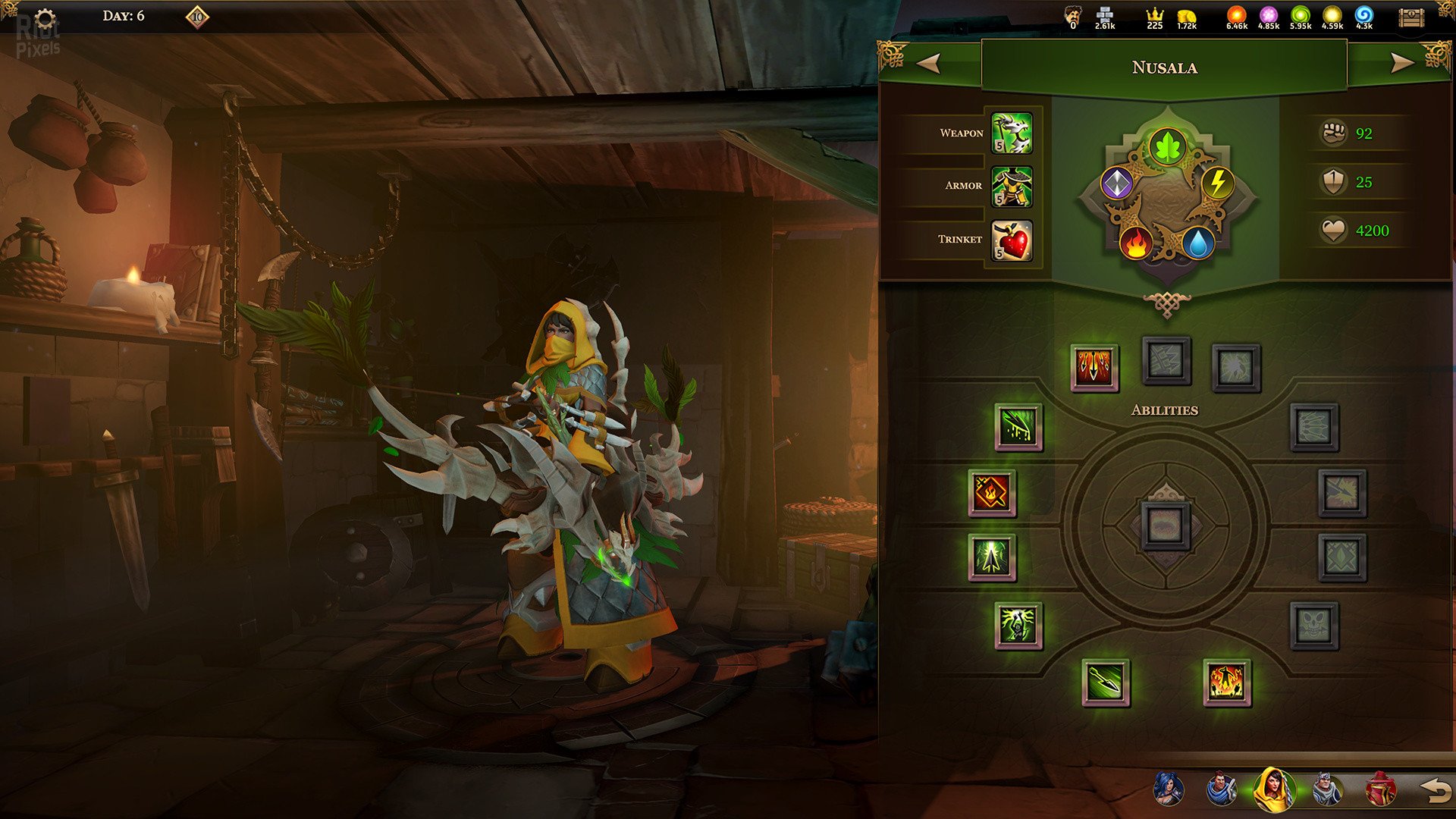Choose the green leaf nature element
This screenshot has height=819, width=1456.
click(1167, 146)
